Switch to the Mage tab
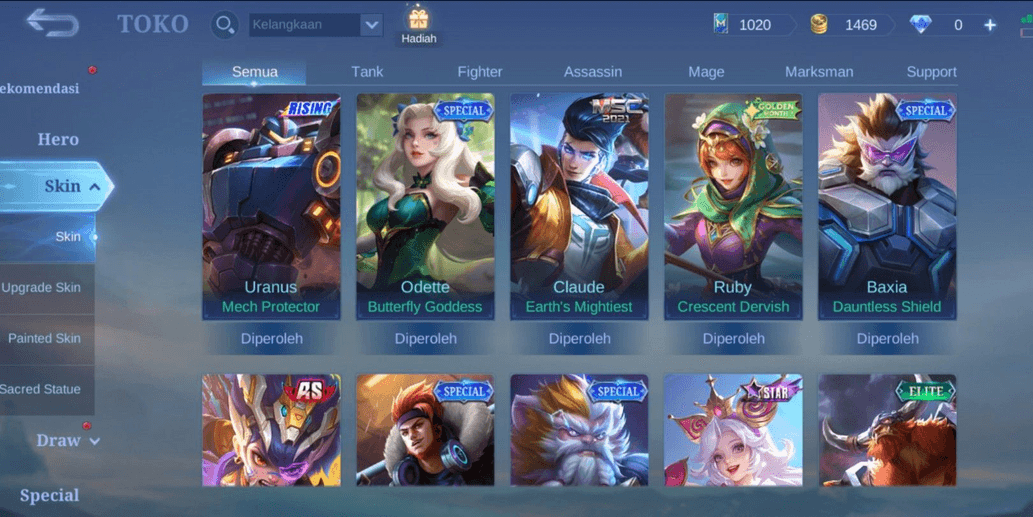The height and width of the screenshot is (517, 1033). tap(706, 72)
